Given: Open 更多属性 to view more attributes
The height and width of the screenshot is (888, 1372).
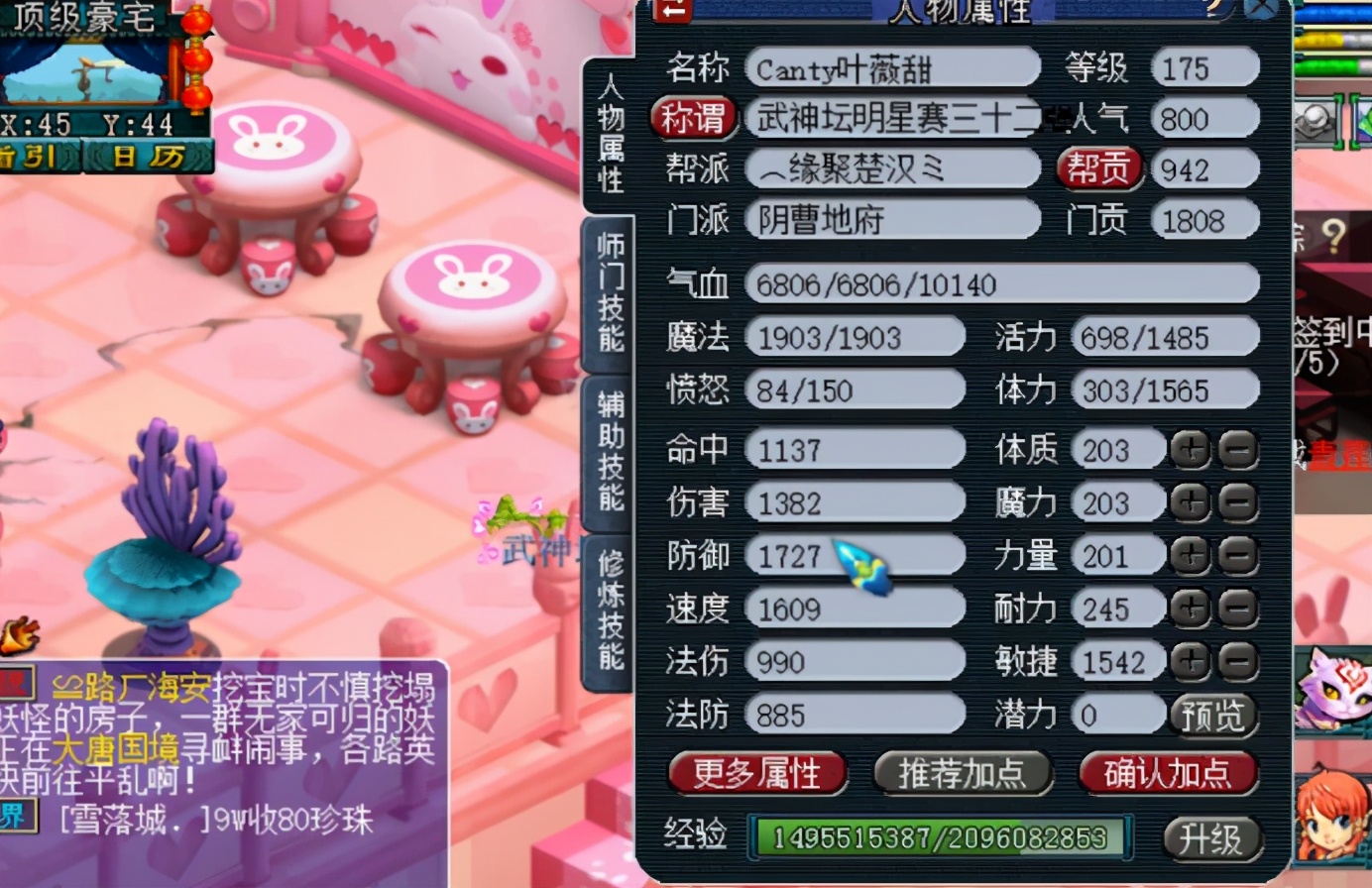Looking at the screenshot, I should tap(756, 775).
